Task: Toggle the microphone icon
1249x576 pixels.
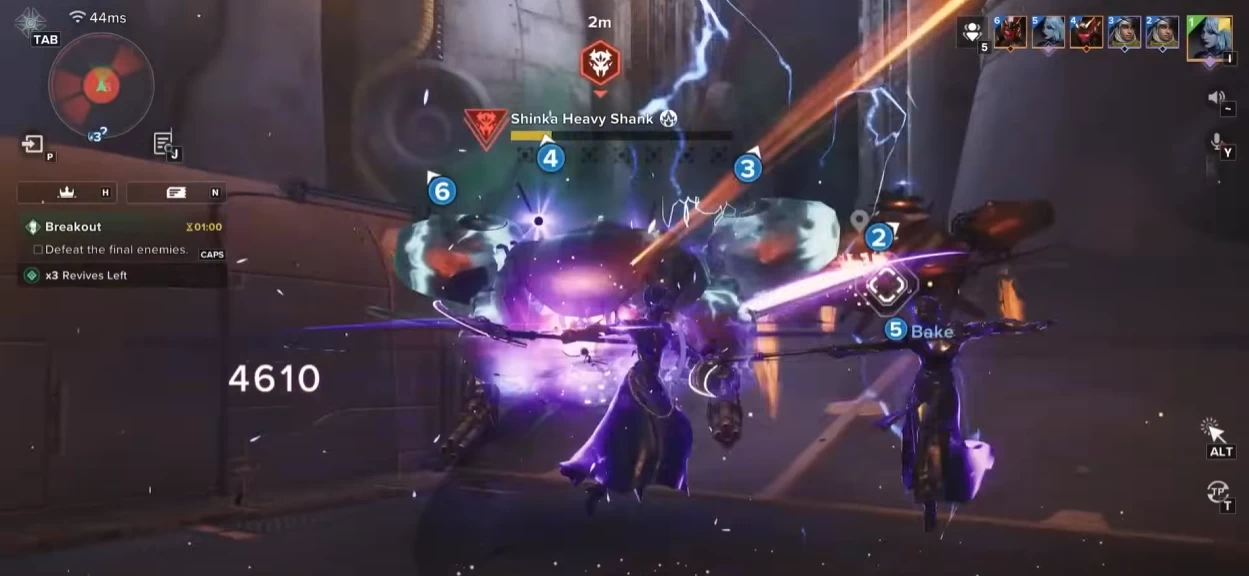Action: tap(1216, 143)
